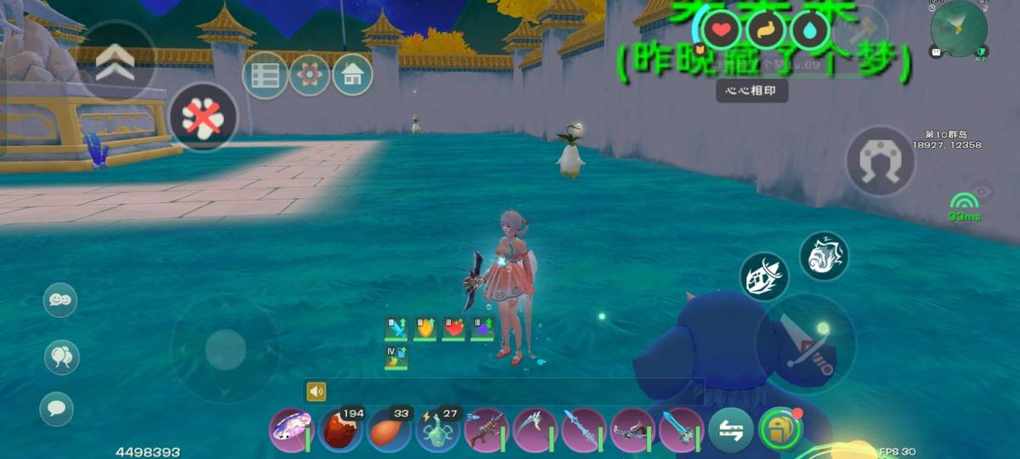Tap the double up-arrow button
The image size is (1020, 459).
(x=115, y=62)
